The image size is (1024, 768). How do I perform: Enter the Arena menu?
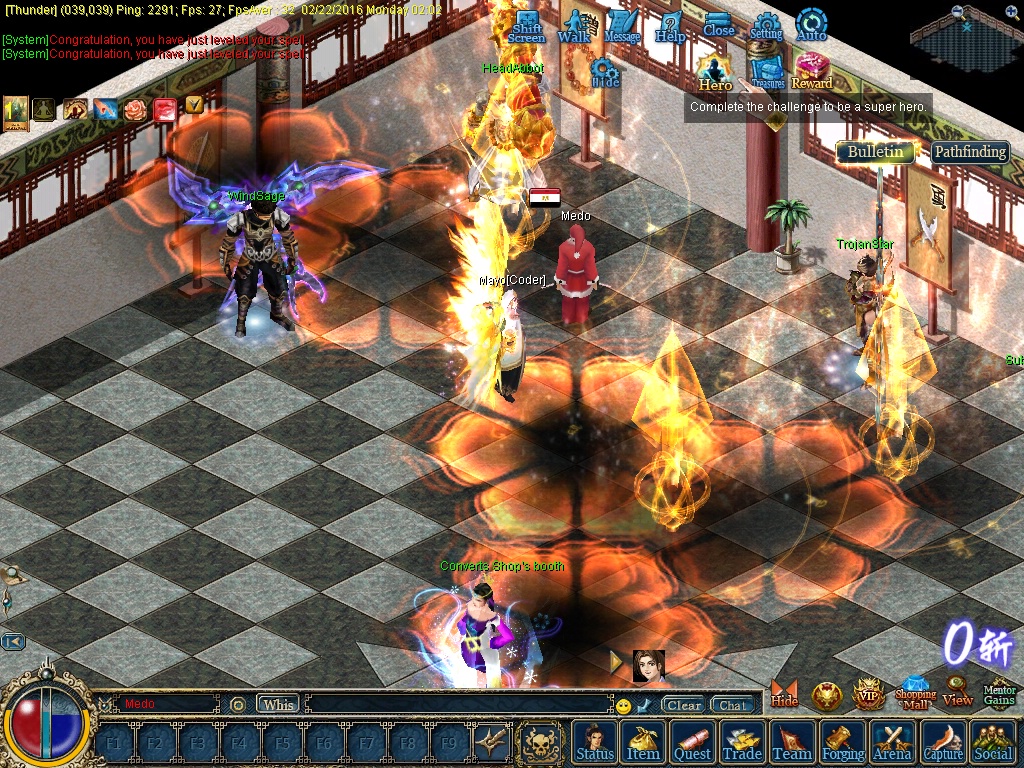pyautogui.click(x=892, y=742)
